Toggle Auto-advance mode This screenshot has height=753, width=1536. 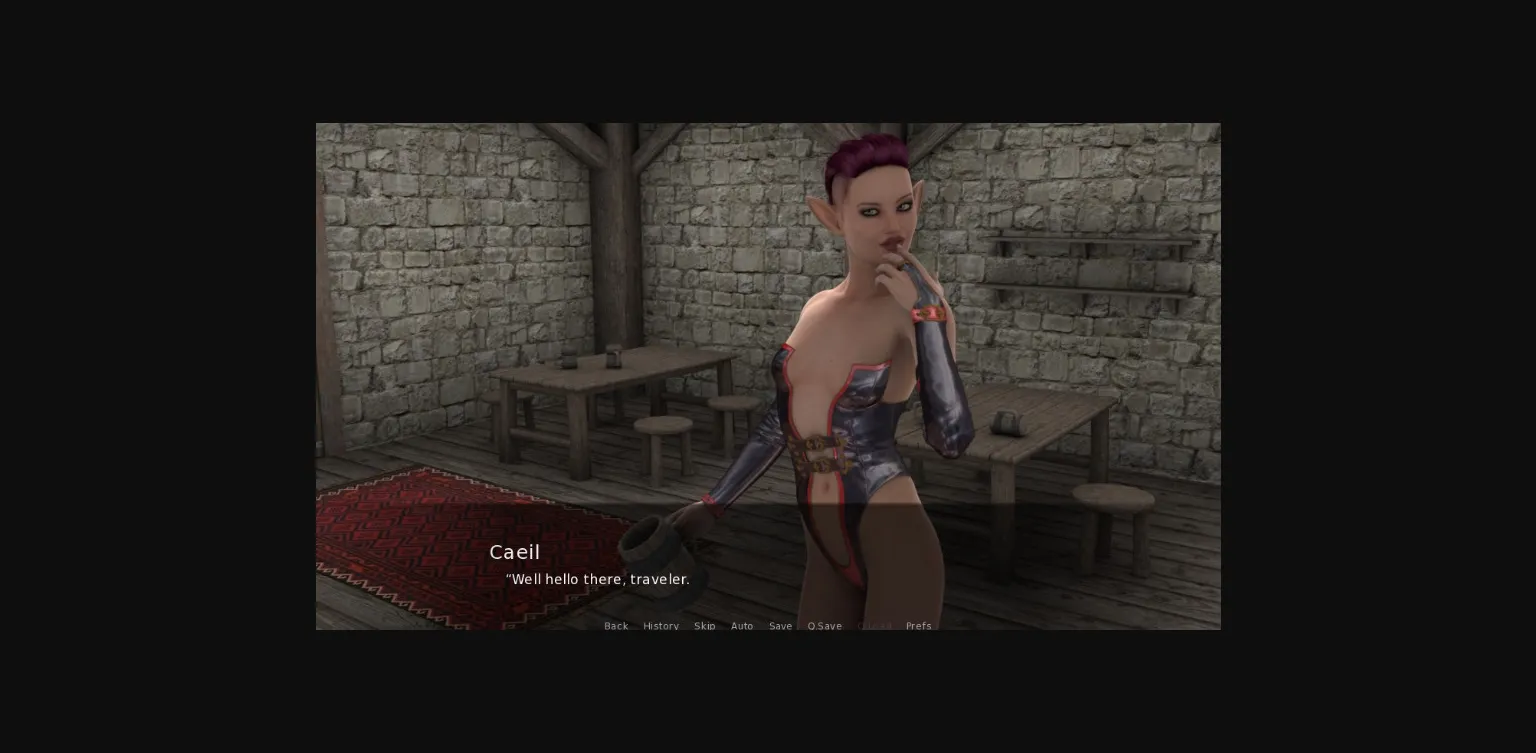(x=742, y=626)
